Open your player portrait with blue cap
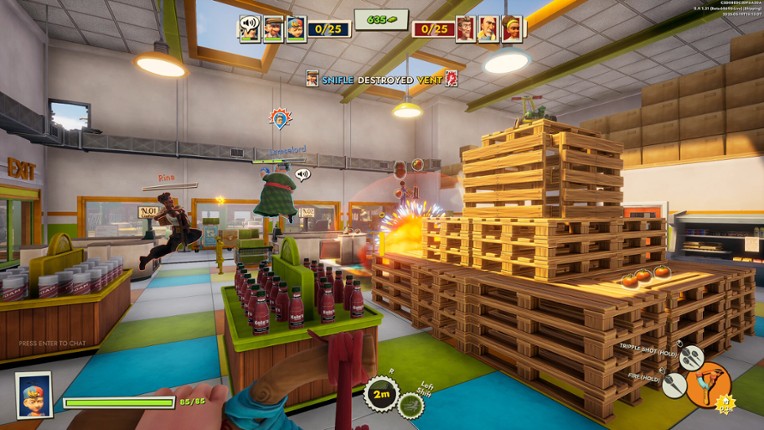 pos(33,394)
